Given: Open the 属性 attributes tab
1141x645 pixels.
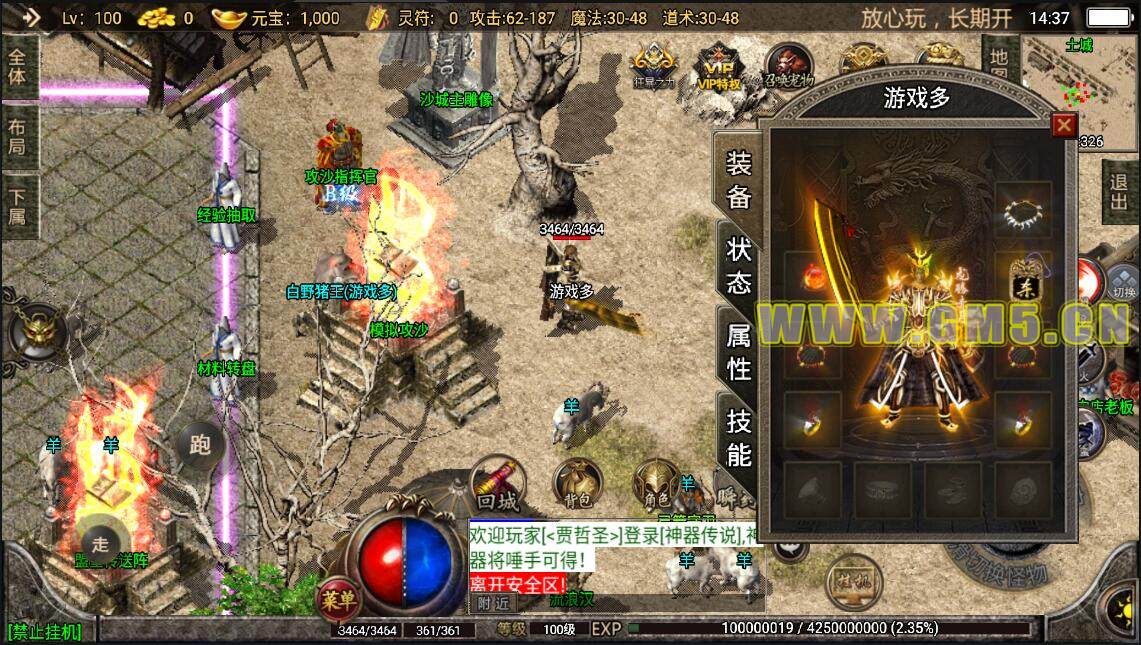Looking at the screenshot, I should click(x=738, y=353).
